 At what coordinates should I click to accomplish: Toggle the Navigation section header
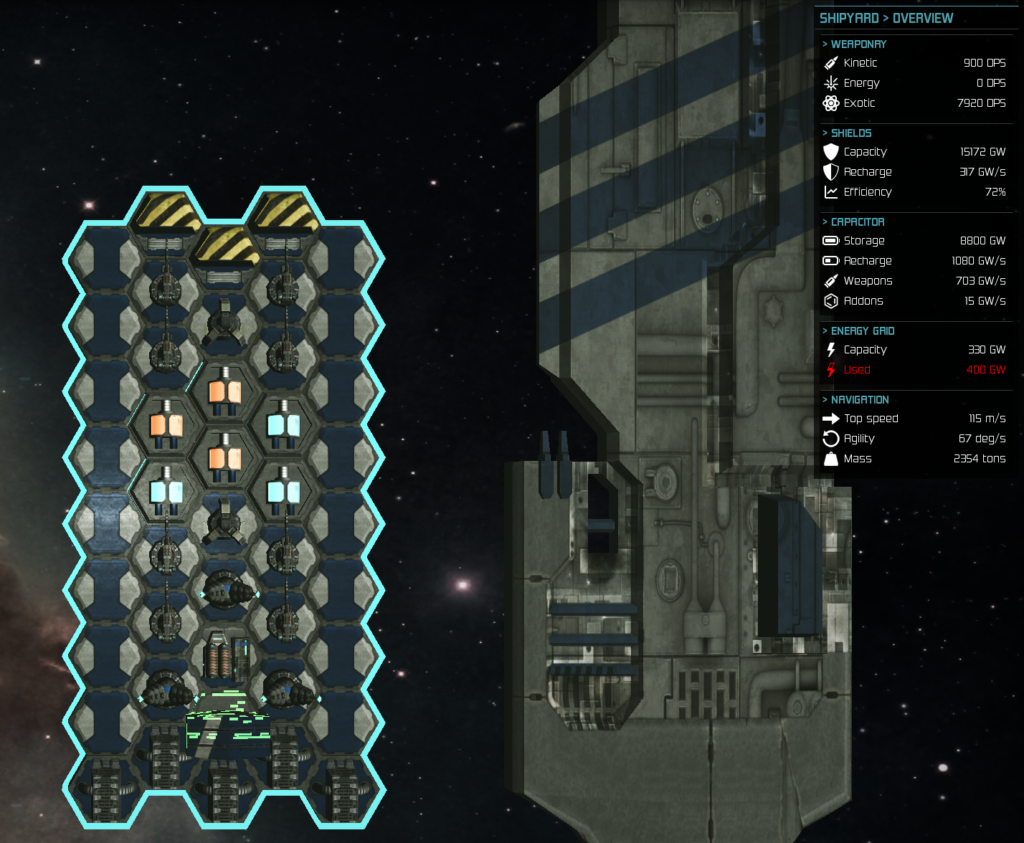pyautogui.click(x=860, y=400)
